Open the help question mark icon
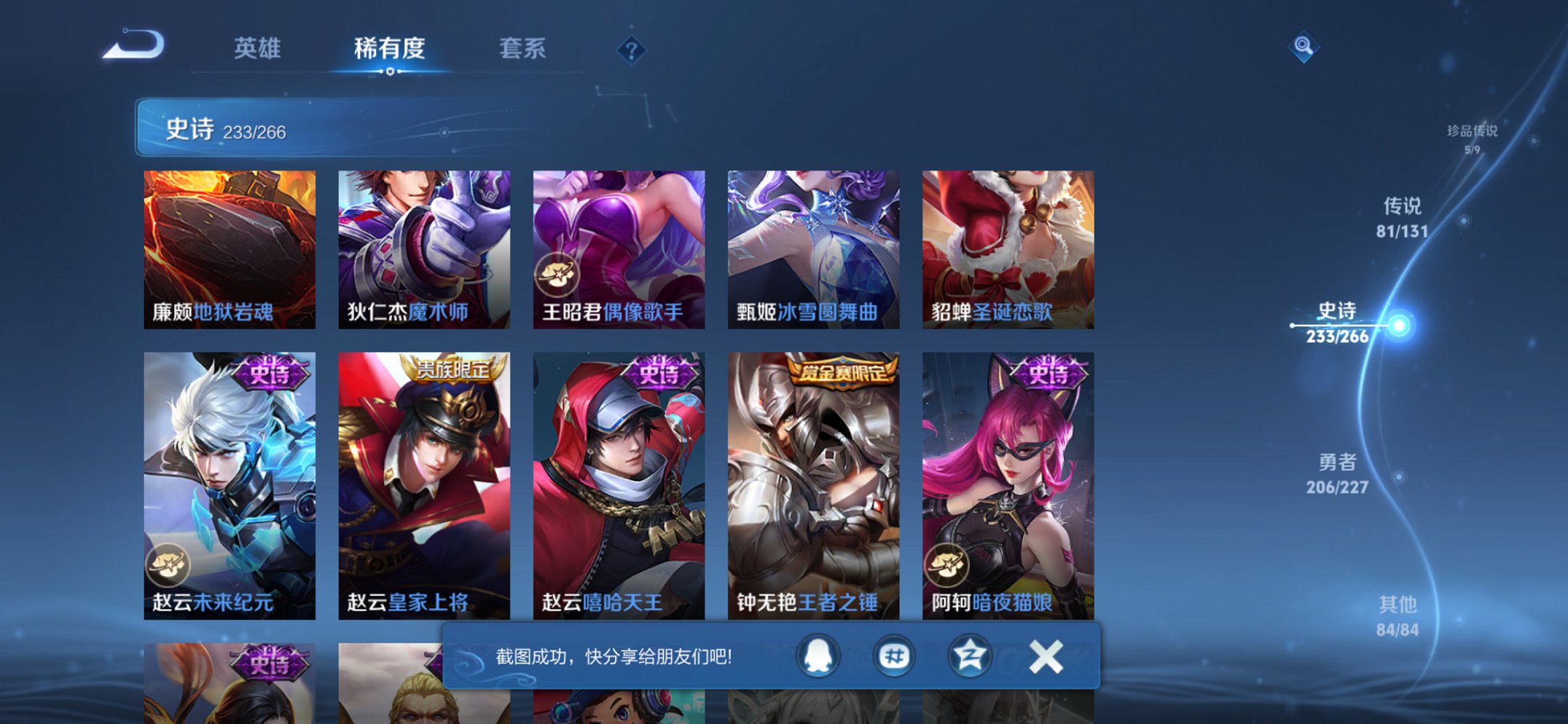Viewport: 1568px width, 724px height. (631, 49)
